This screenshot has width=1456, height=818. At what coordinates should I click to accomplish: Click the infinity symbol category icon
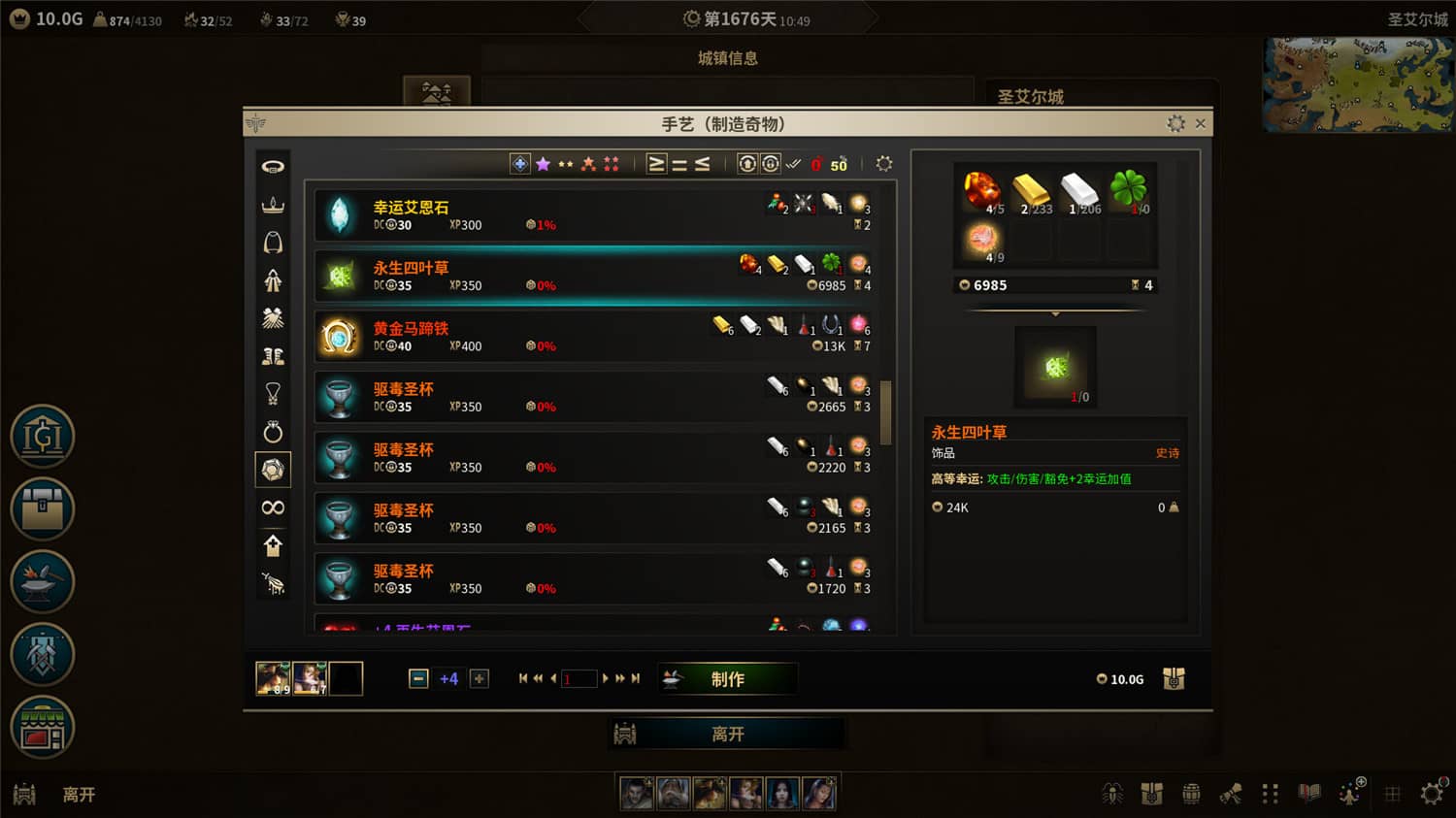coord(273,507)
